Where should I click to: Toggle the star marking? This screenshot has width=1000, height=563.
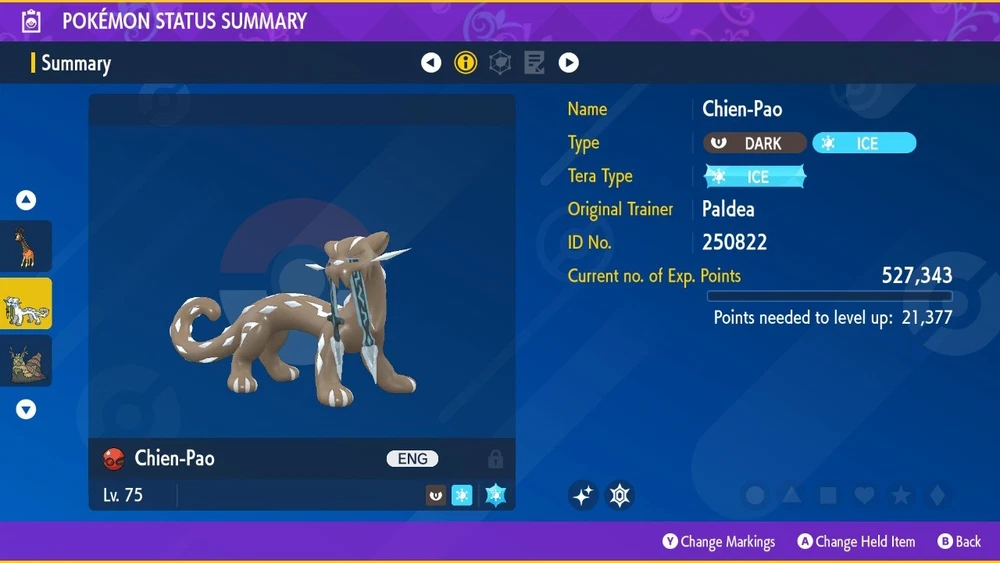pos(900,495)
